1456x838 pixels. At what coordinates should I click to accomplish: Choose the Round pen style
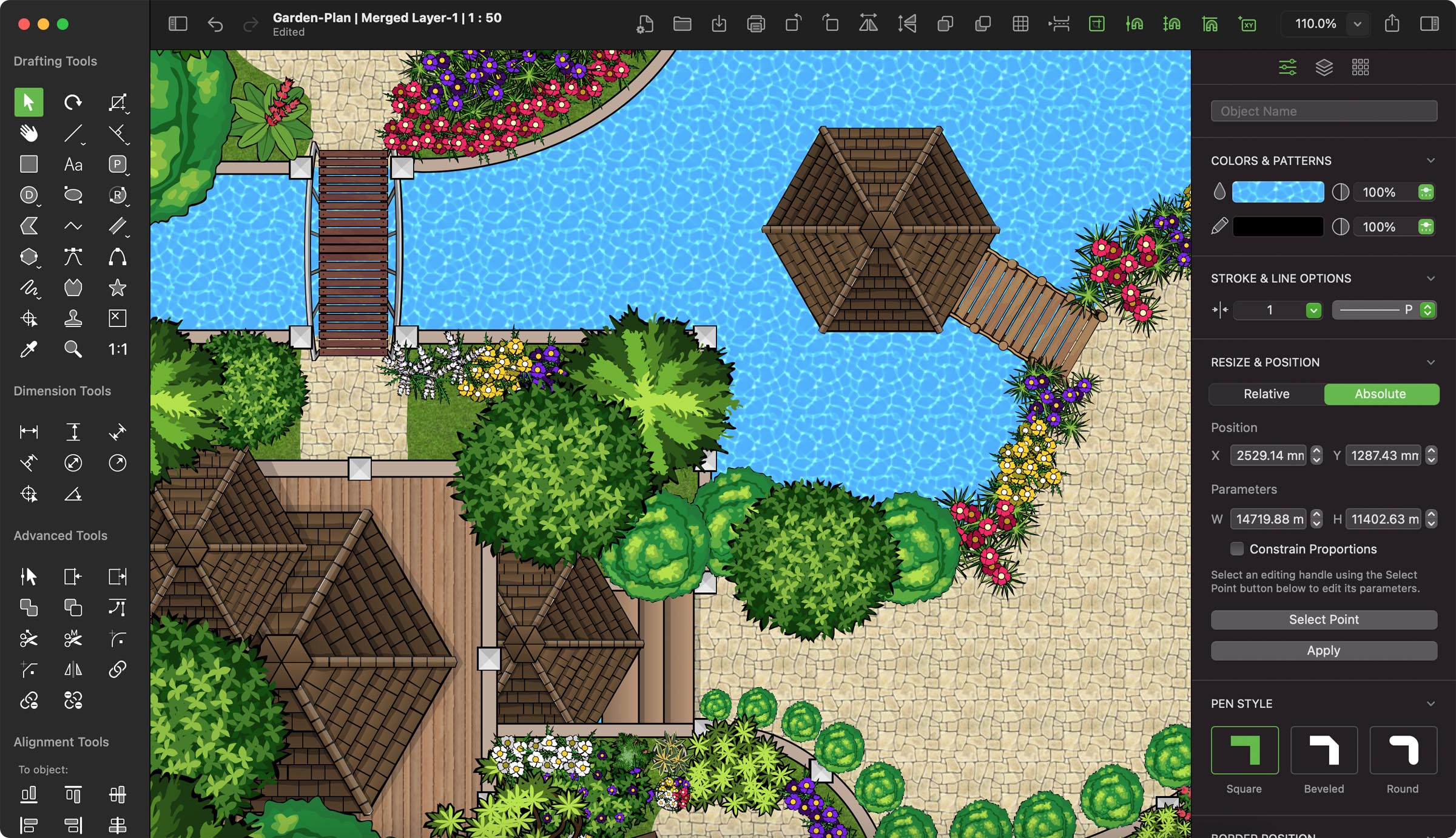click(1403, 750)
